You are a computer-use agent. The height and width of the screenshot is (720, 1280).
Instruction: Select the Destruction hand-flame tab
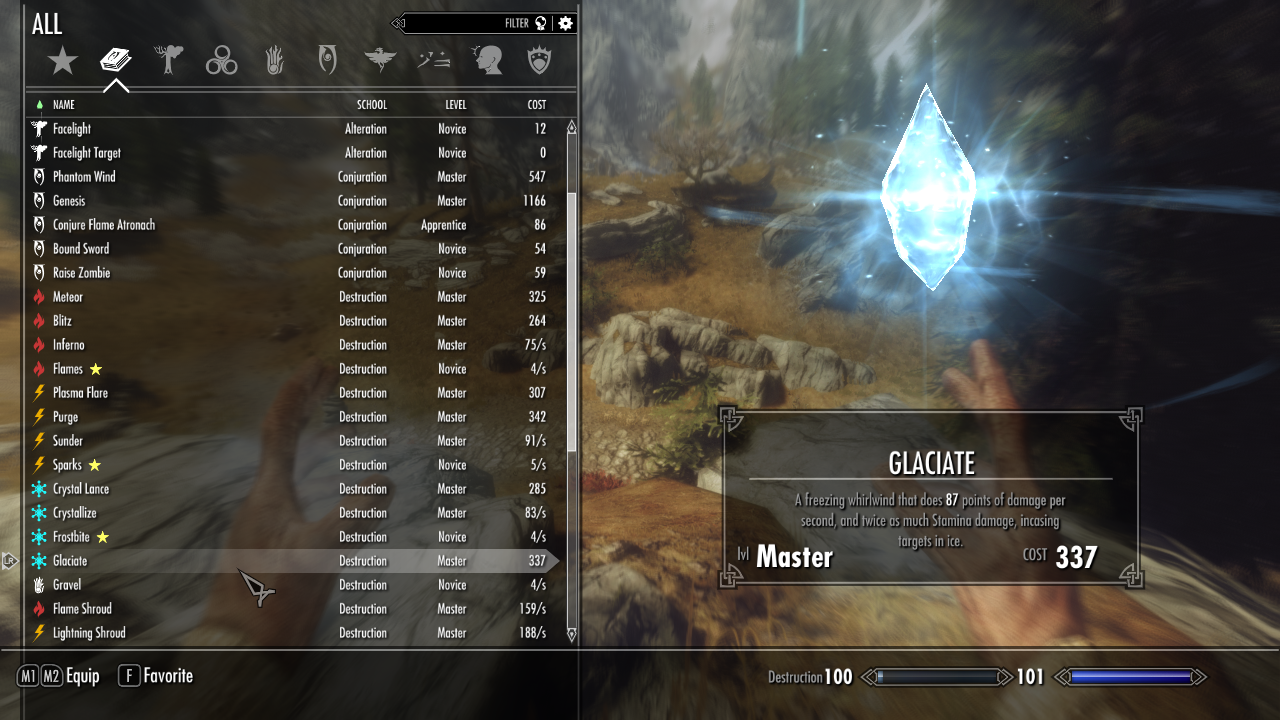(x=275, y=61)
